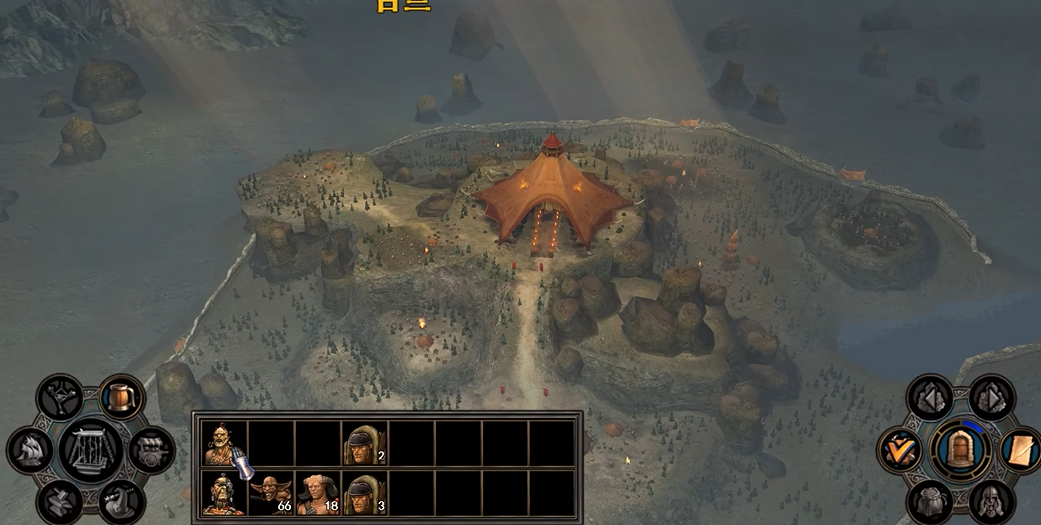Switch to the previous town
Image resolution: width=1041 pixels, height=525 pixels.
tap(929, 398)
